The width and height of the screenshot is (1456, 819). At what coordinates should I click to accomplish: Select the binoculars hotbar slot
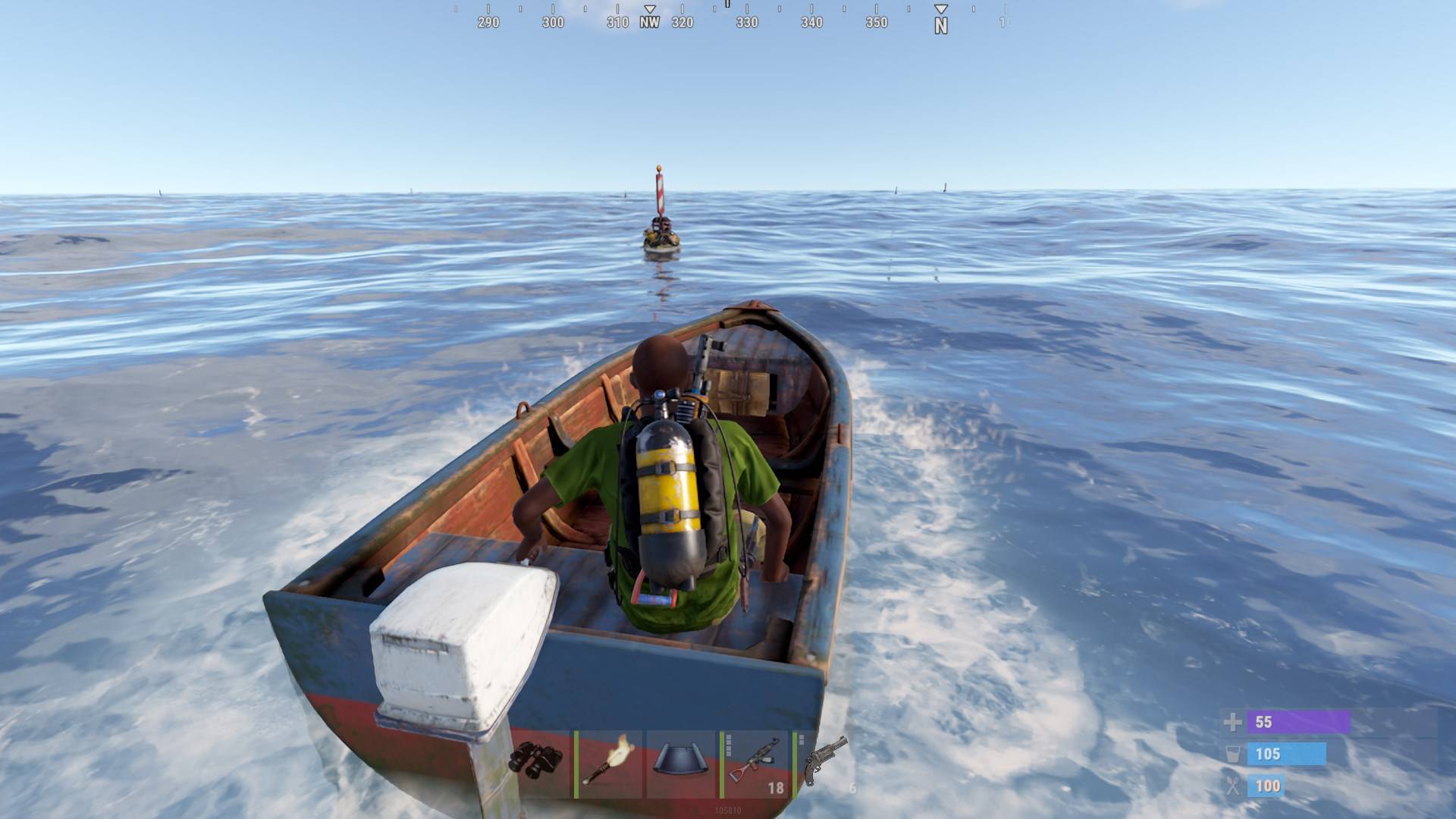tap(536, 763)
